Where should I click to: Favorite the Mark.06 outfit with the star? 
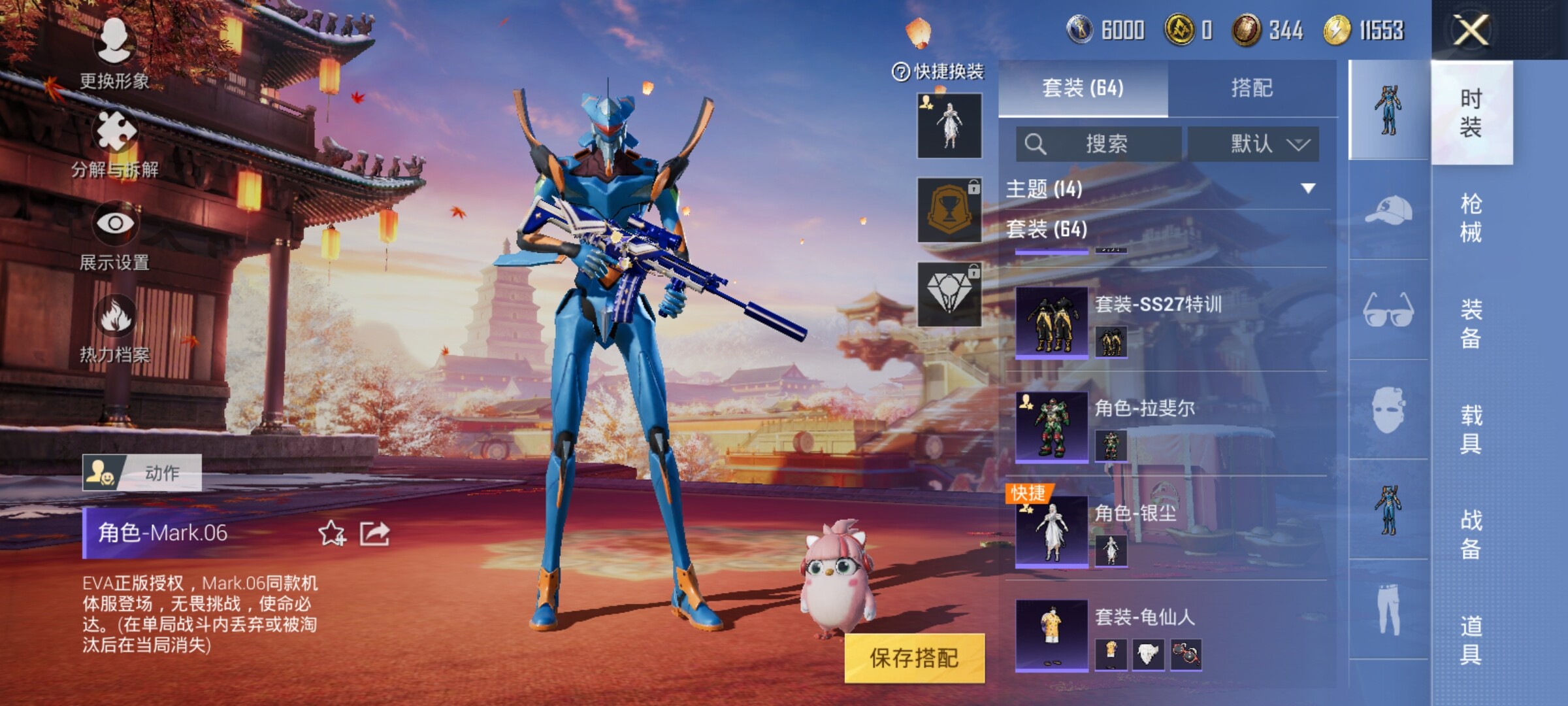coord(331,533)
